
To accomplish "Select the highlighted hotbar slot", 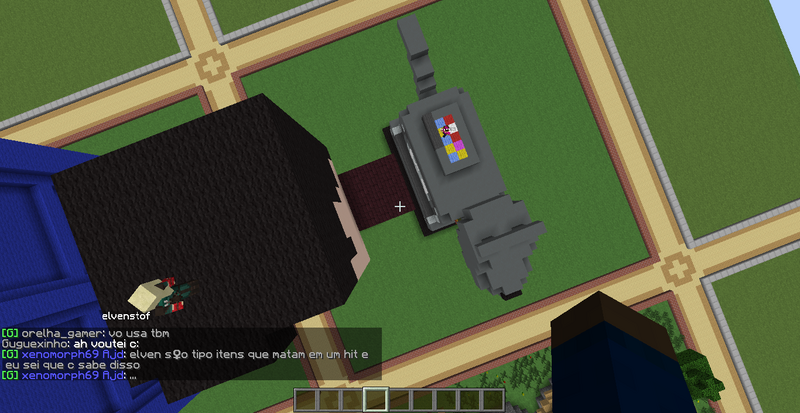I will click(x=376, y=399).
